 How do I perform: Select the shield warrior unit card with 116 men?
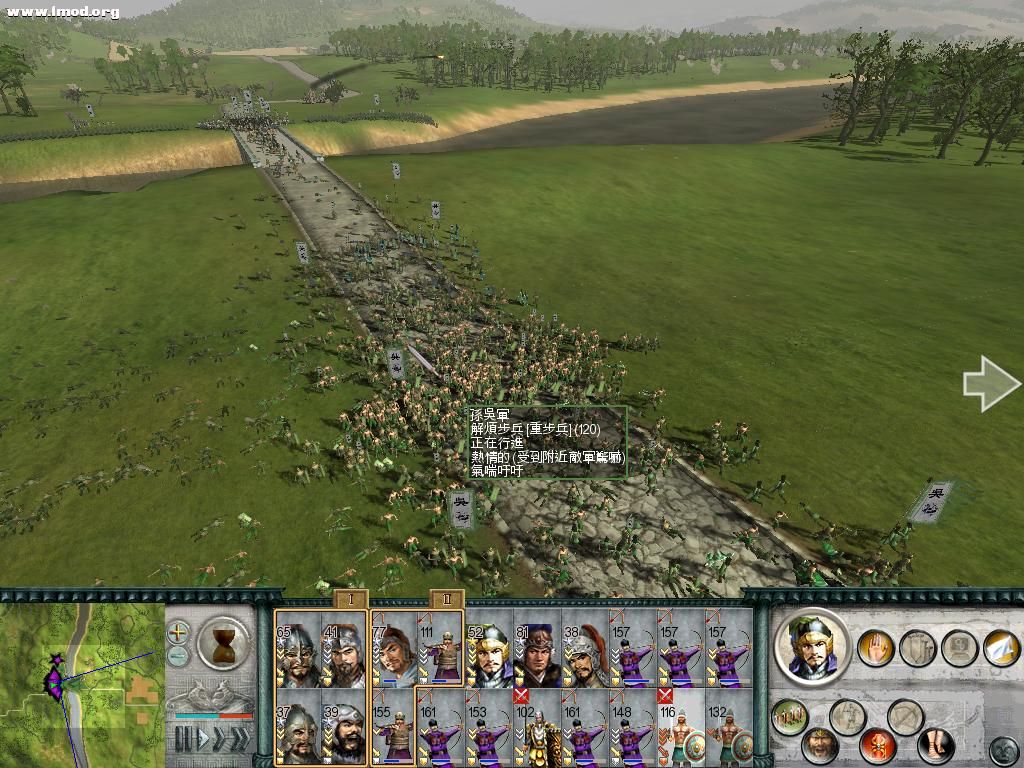point(681,727)
